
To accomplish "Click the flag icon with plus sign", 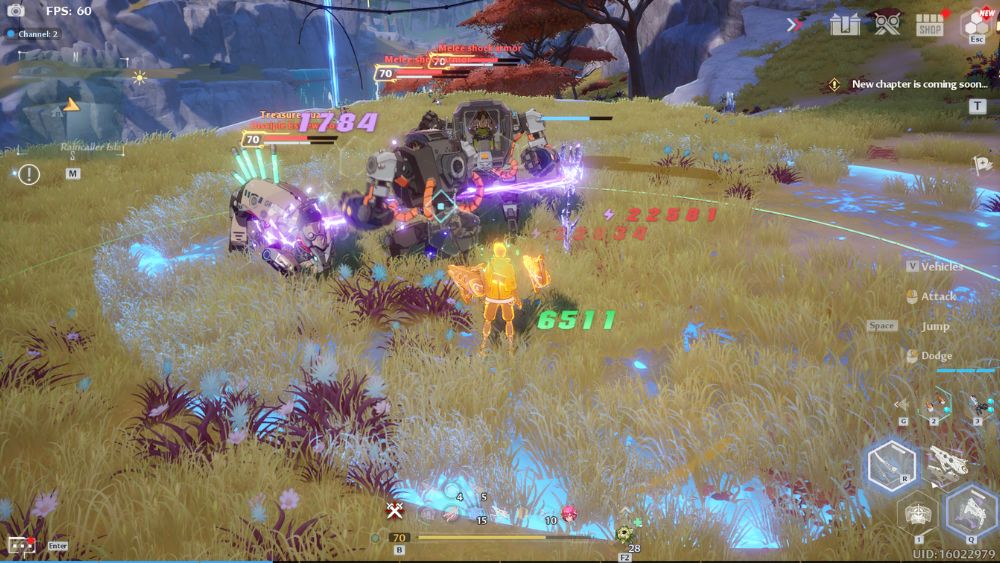I will [982, 164].
